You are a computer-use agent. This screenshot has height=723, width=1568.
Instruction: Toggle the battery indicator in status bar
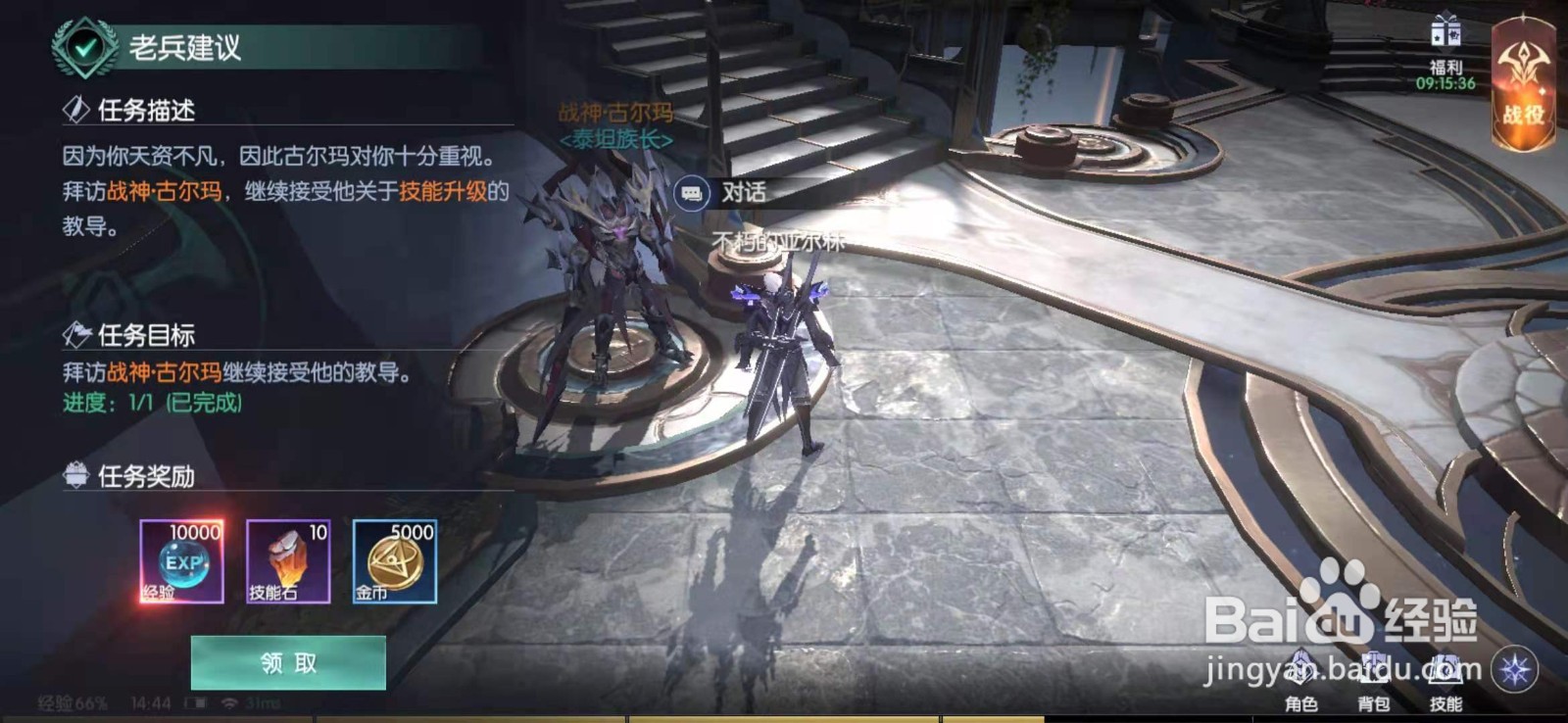coord(195,701)
